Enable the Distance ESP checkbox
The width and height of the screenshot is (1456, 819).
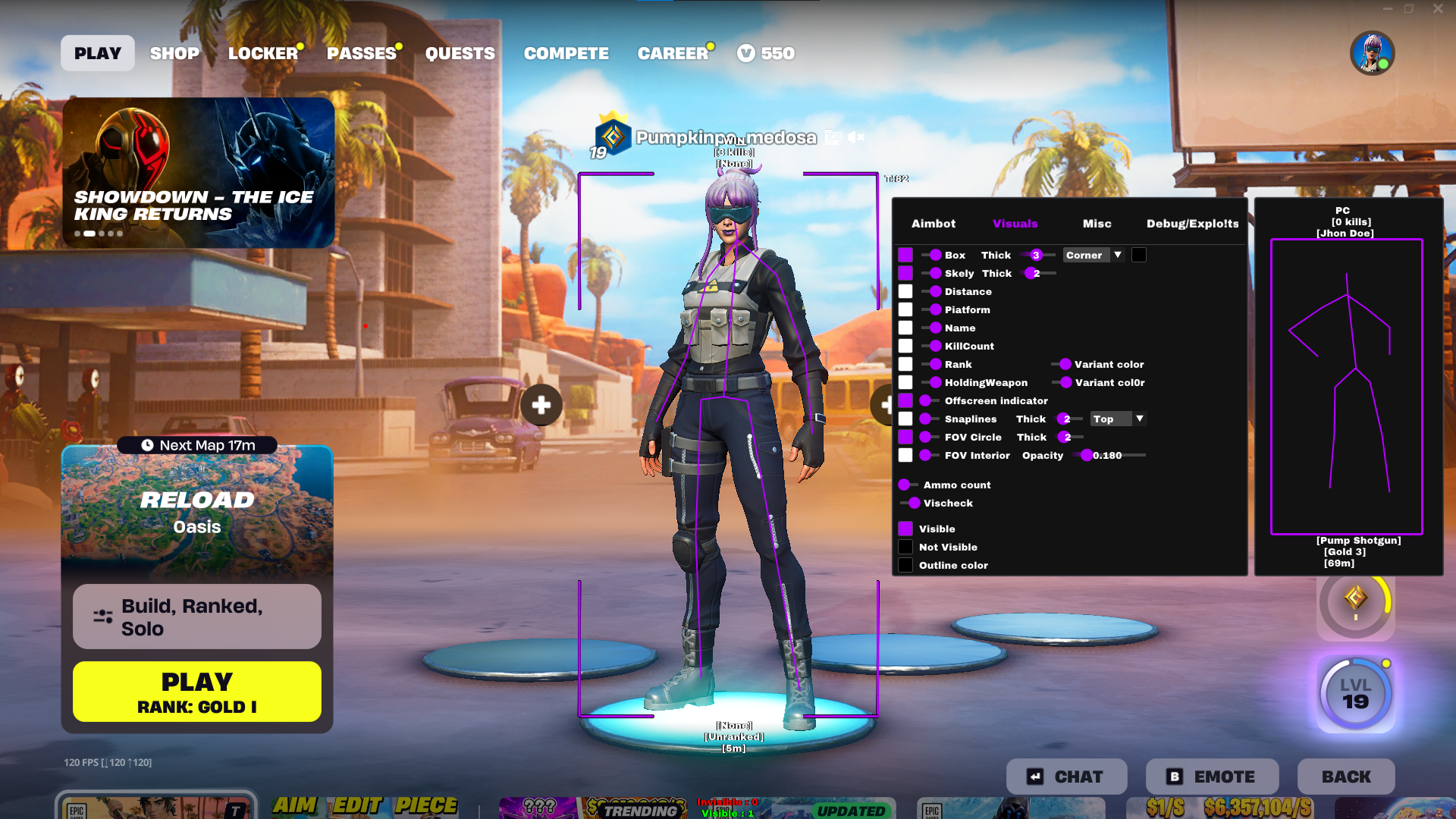[905, 291]
